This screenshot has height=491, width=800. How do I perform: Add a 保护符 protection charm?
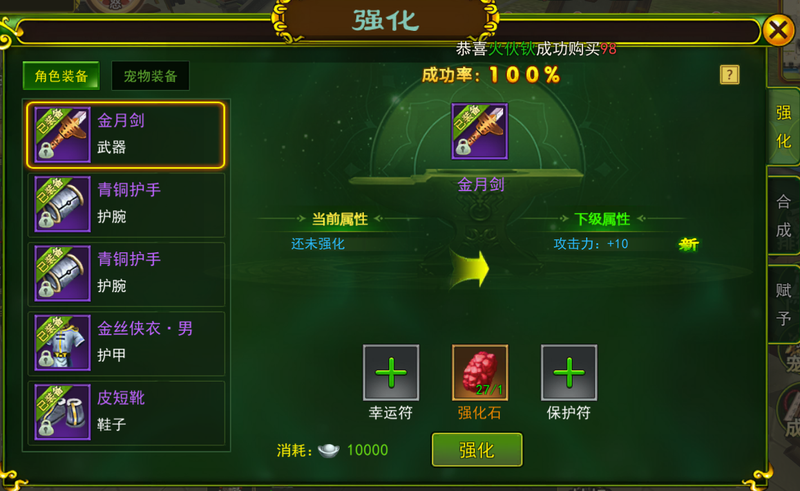click(x=568, y=373)
